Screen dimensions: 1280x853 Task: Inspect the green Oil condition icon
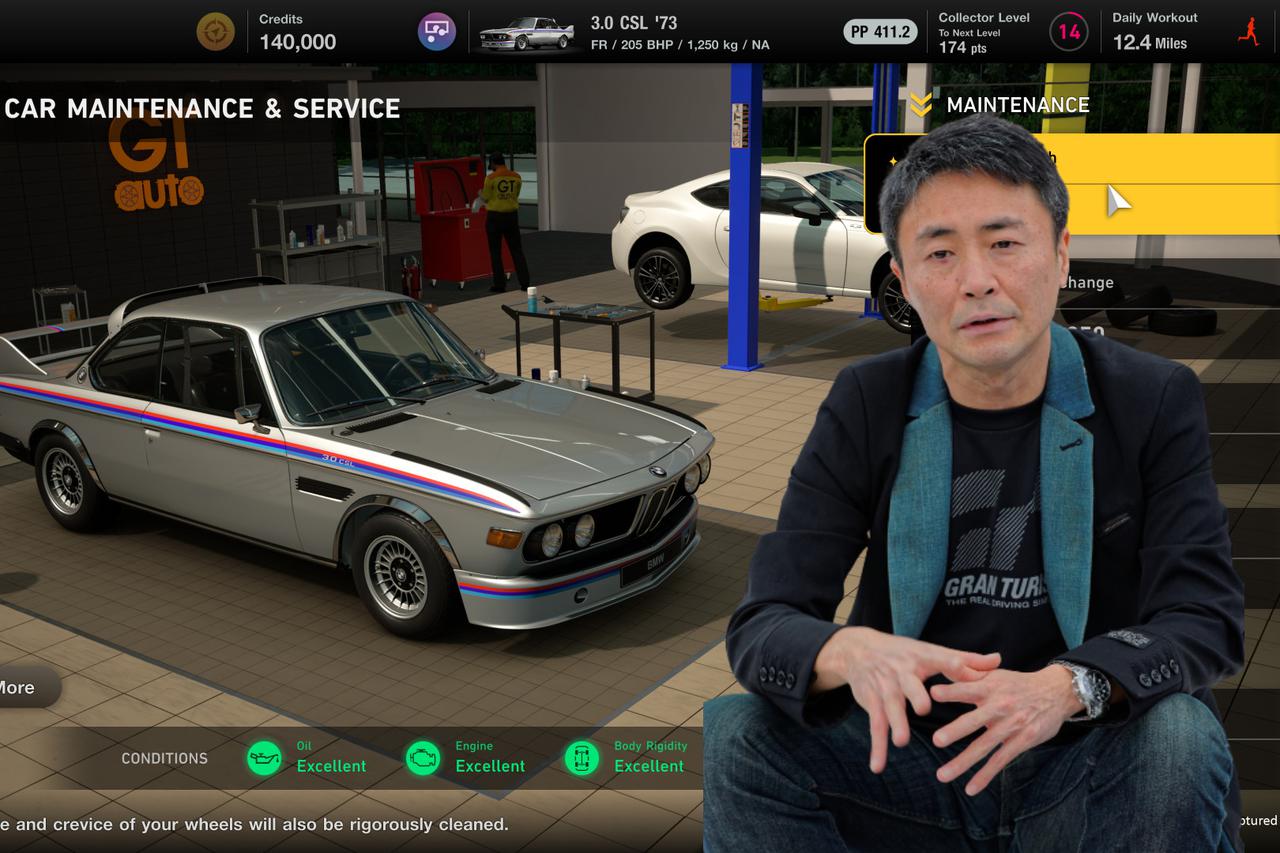point(263,758)
